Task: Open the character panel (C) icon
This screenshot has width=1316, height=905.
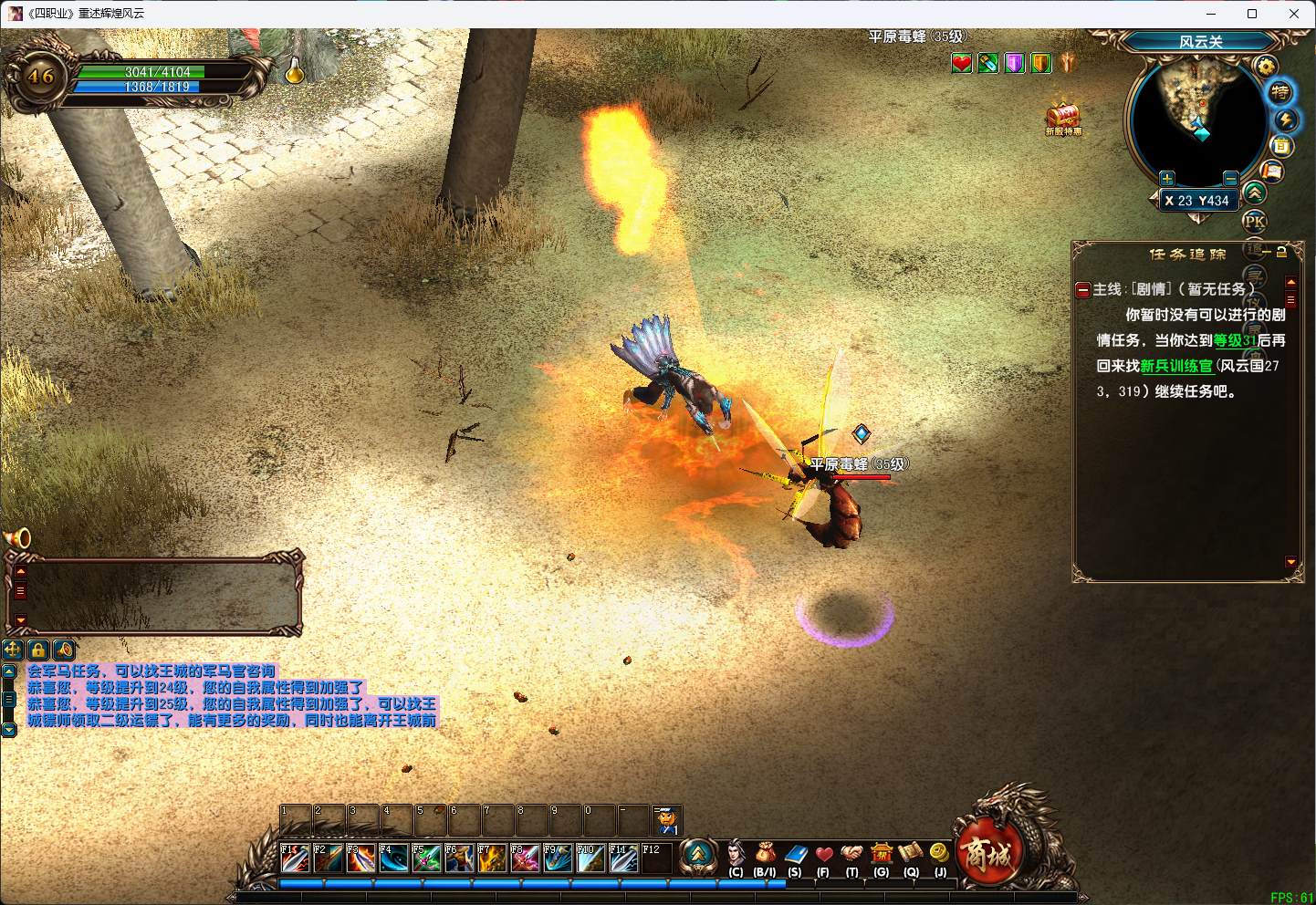Action: click(736, 856)
